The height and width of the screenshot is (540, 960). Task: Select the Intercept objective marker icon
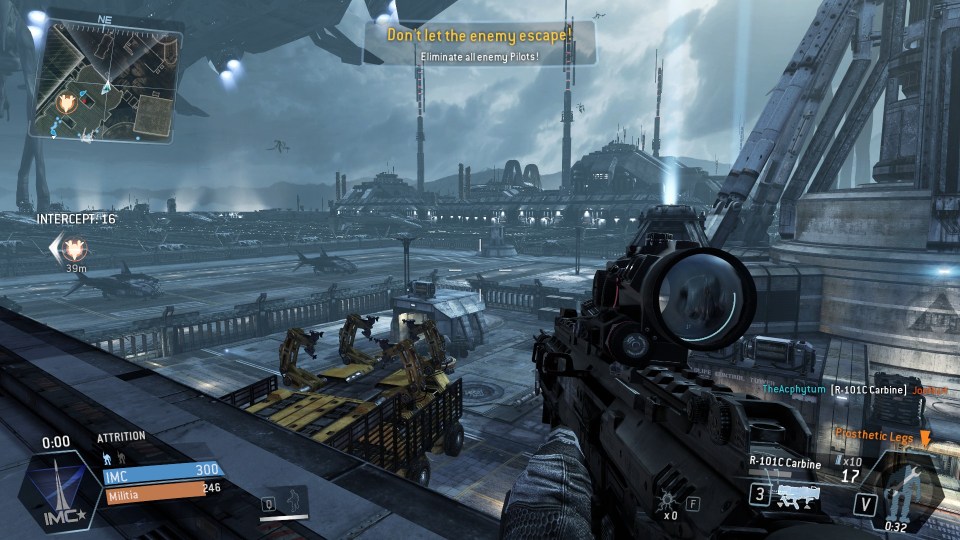72,245
